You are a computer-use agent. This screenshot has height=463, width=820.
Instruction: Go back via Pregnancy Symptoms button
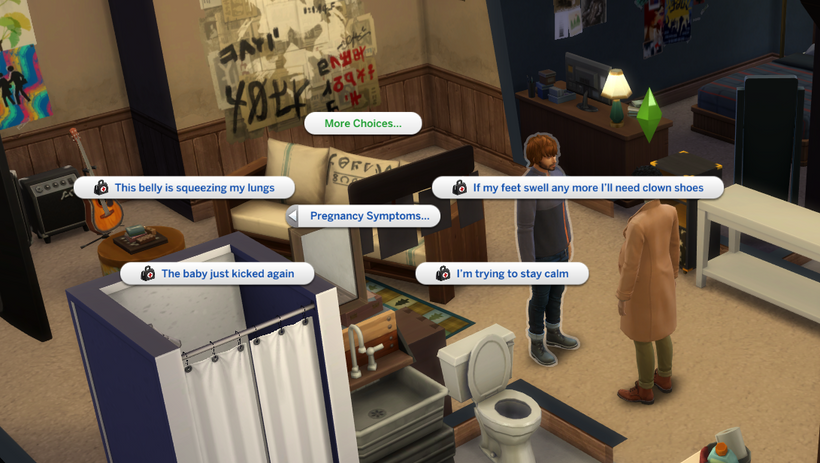tap(363, 216)
